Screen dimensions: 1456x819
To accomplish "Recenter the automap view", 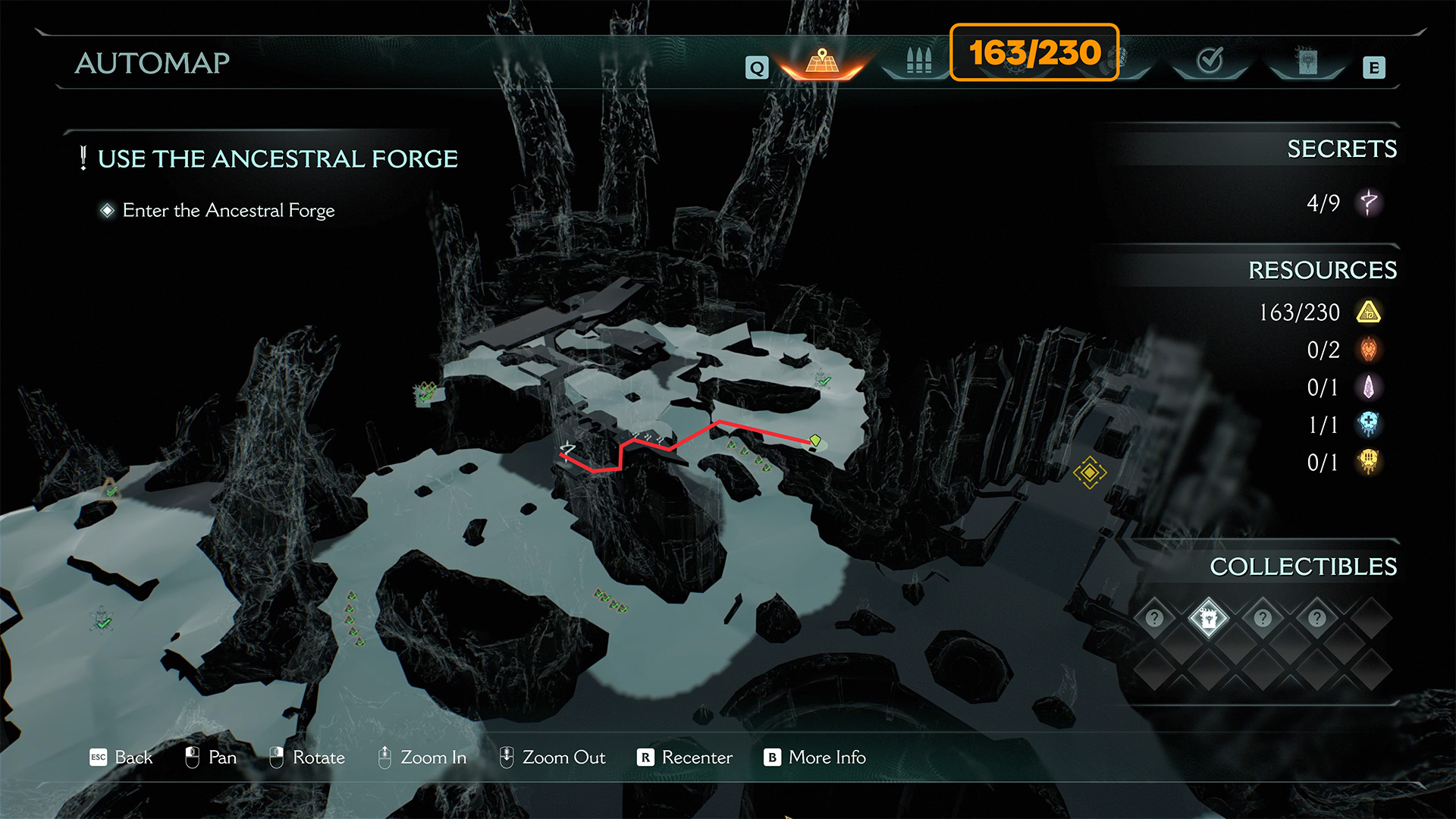I will tap(685, 757).
